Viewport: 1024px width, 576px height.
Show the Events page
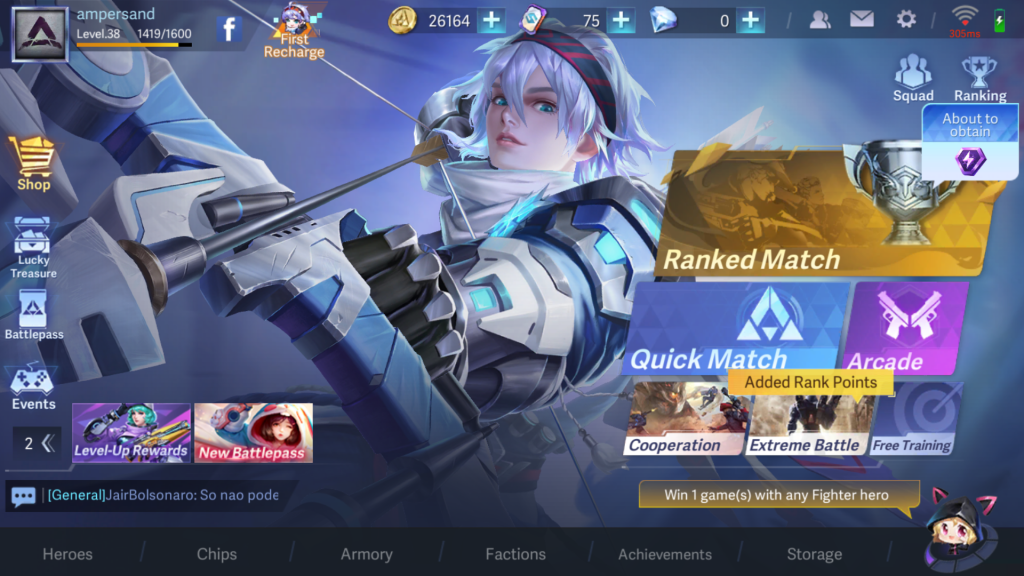(33, 388)
